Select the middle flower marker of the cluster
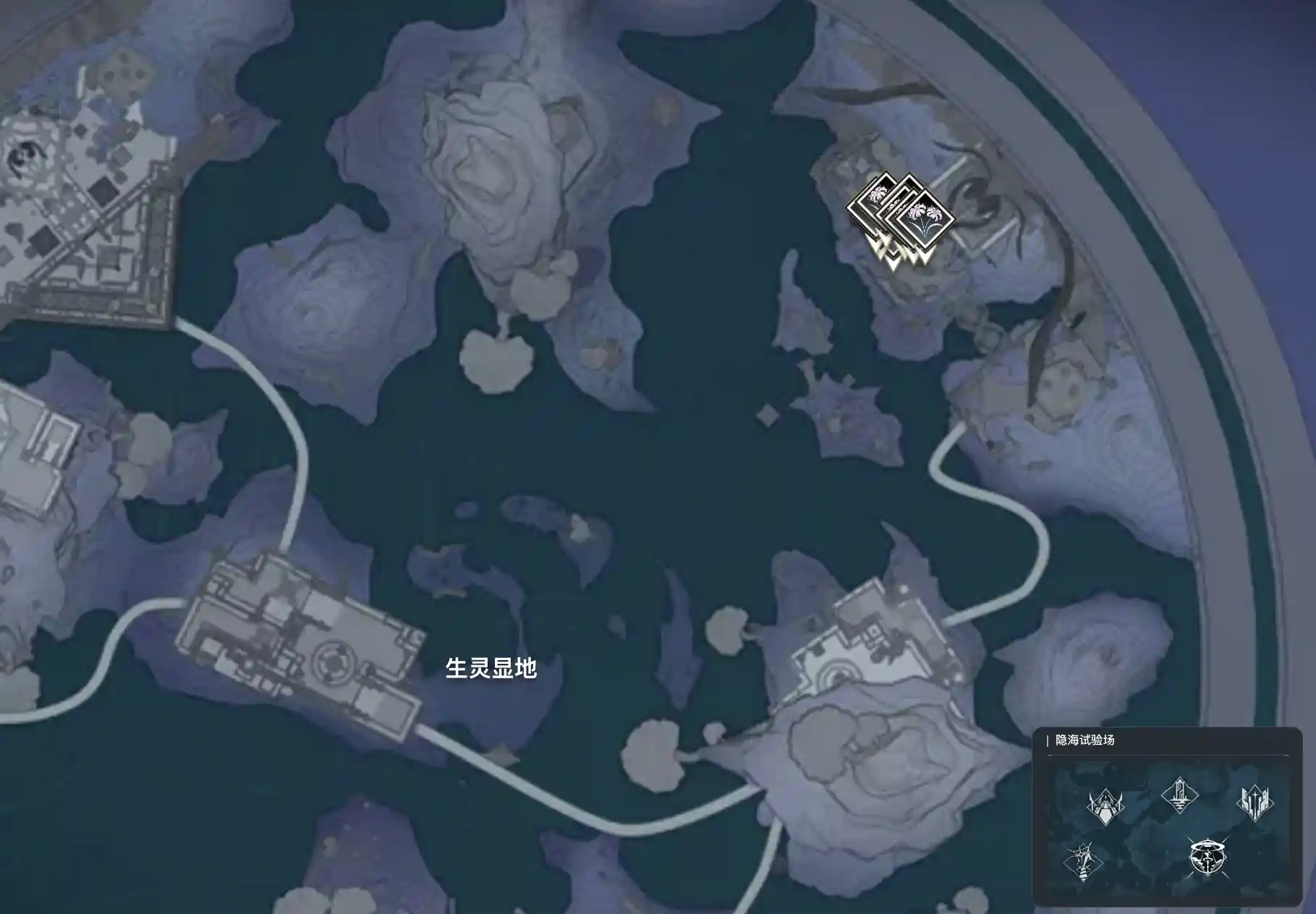Screen dimensions: 1316x914 pos(899,206)
